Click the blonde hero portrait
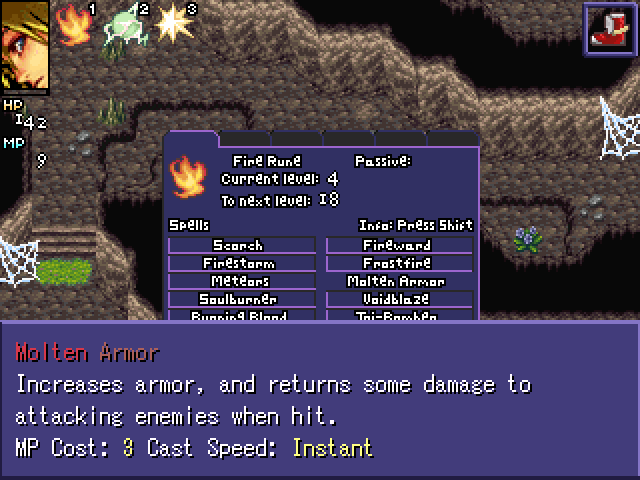 pos(24,46)
